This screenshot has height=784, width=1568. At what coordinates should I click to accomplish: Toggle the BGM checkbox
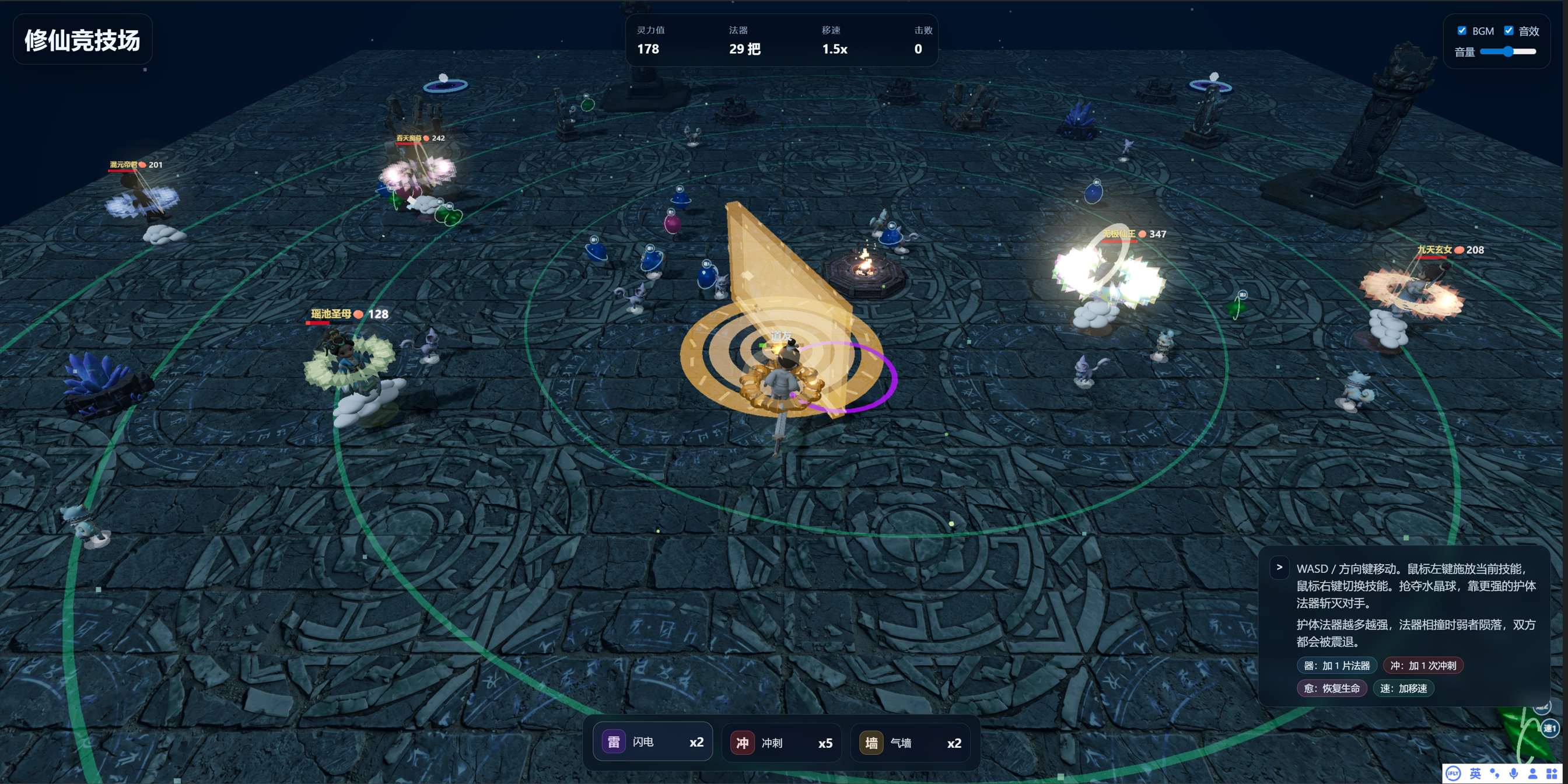(1461, 30)
